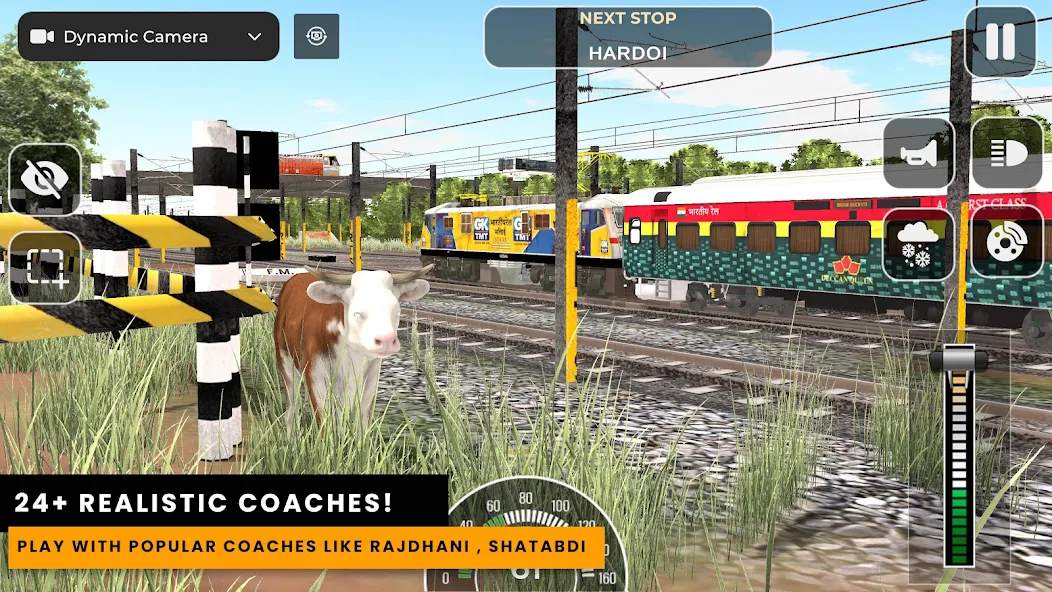Hide the HUD with the crossed-eye icon
This screenshot has height=592, width=1052.
click(45, 179)
